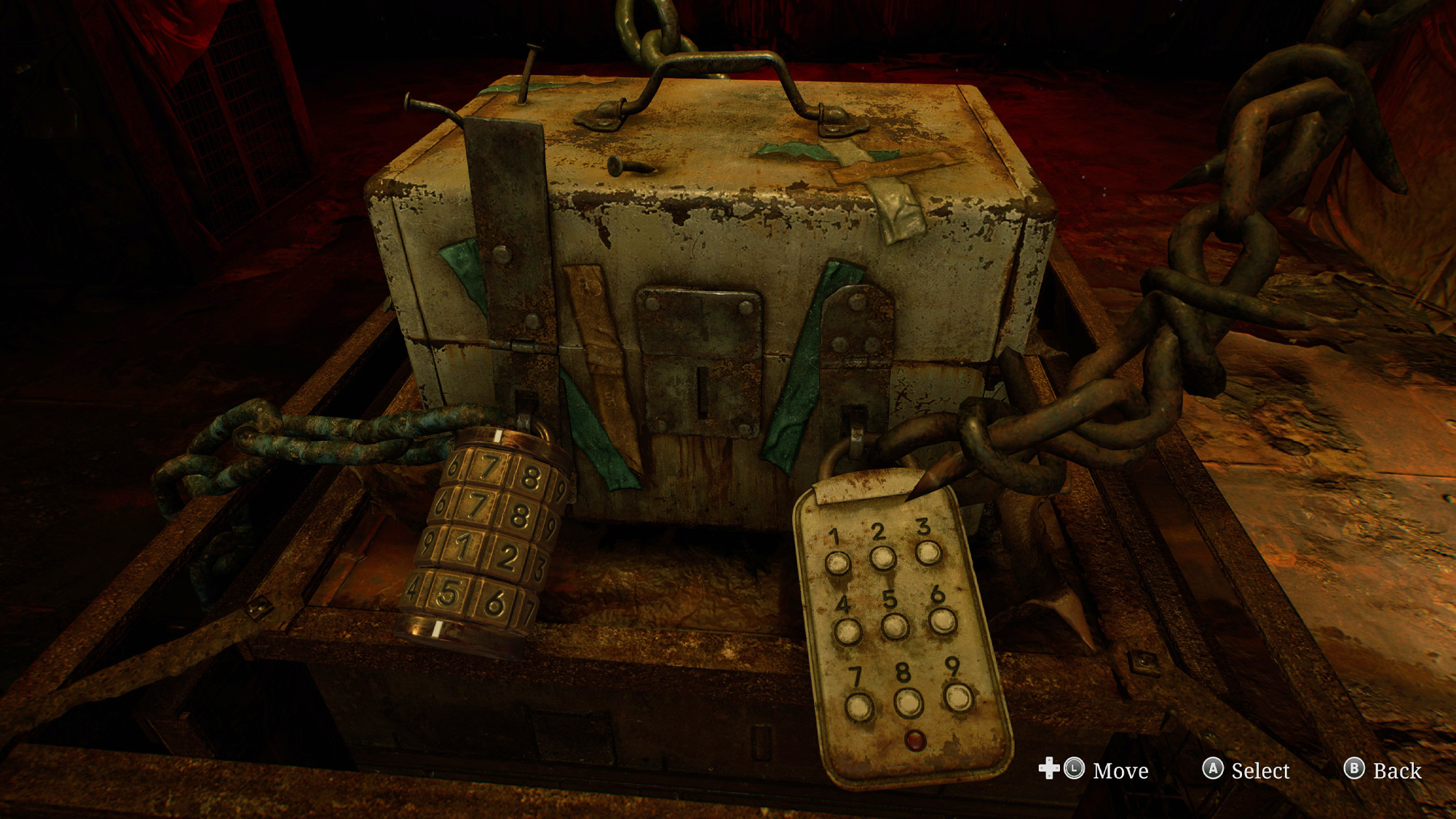
Task: Push keypad lock button 1
Action: 837,563
